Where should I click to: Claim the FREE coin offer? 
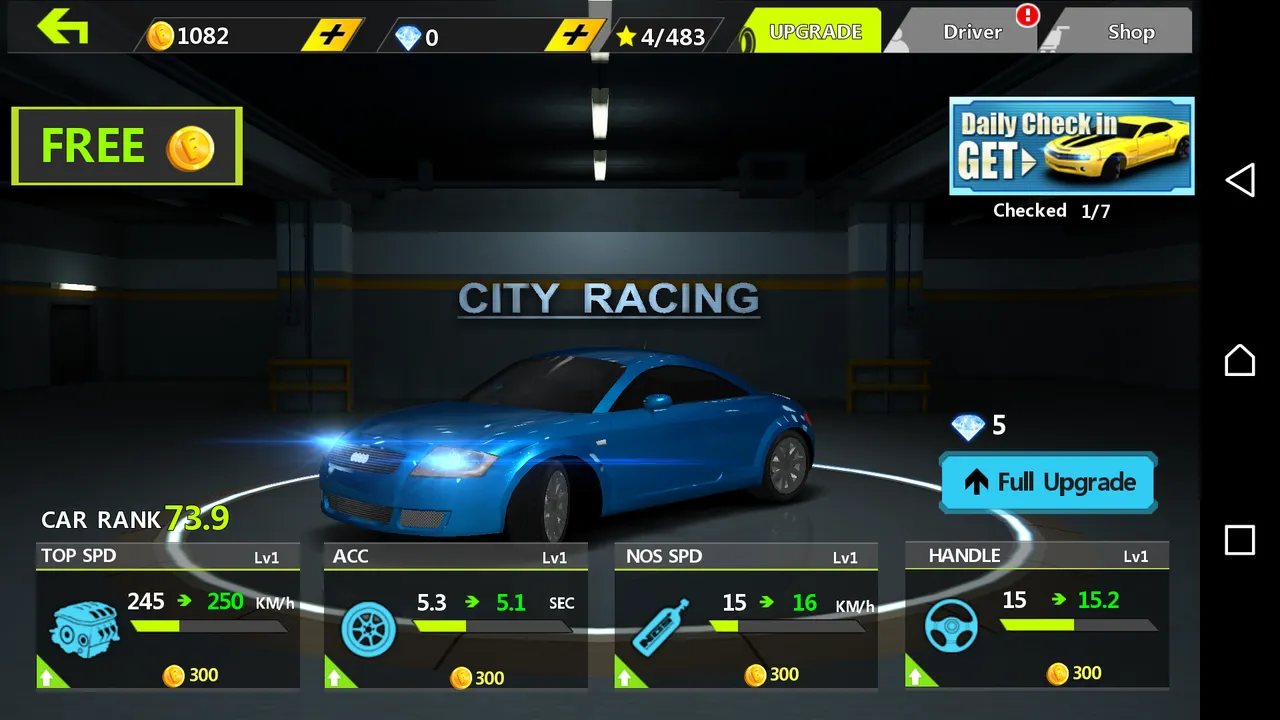tap(127, 146)
